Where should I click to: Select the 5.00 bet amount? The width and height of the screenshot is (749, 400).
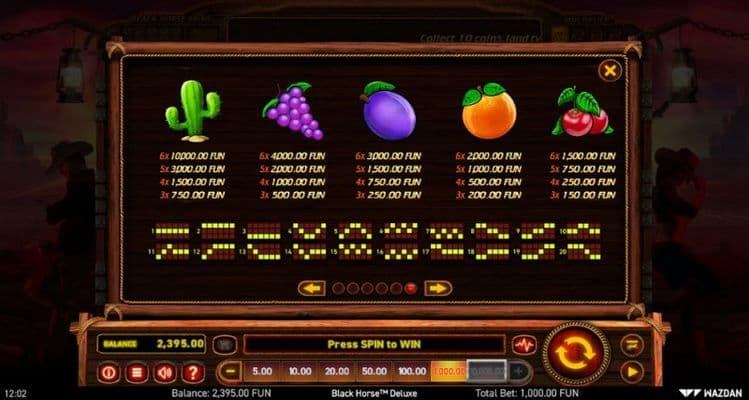click(x=261, y=371)
